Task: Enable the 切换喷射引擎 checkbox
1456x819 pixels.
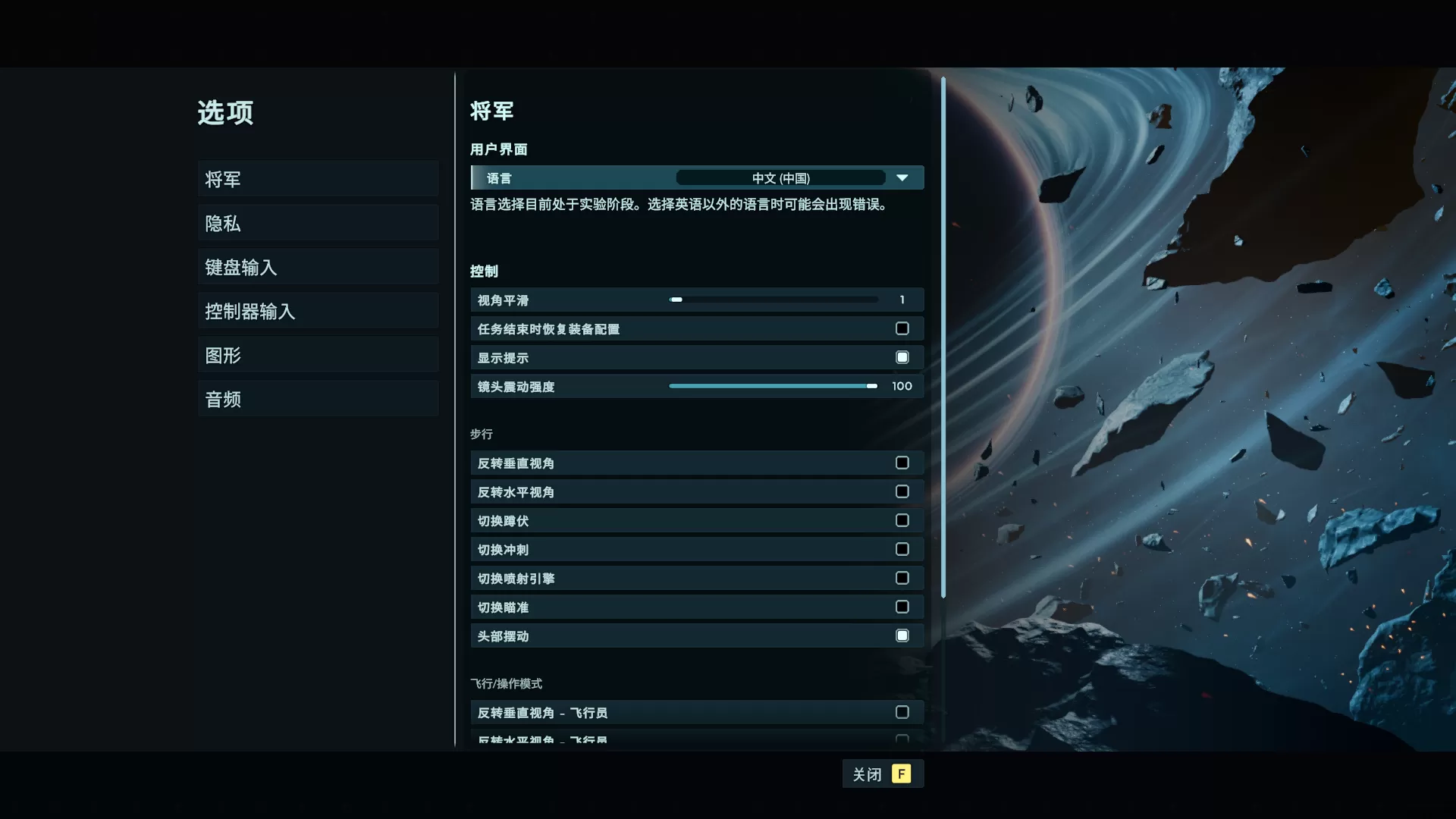Action: tap(902, 579)
